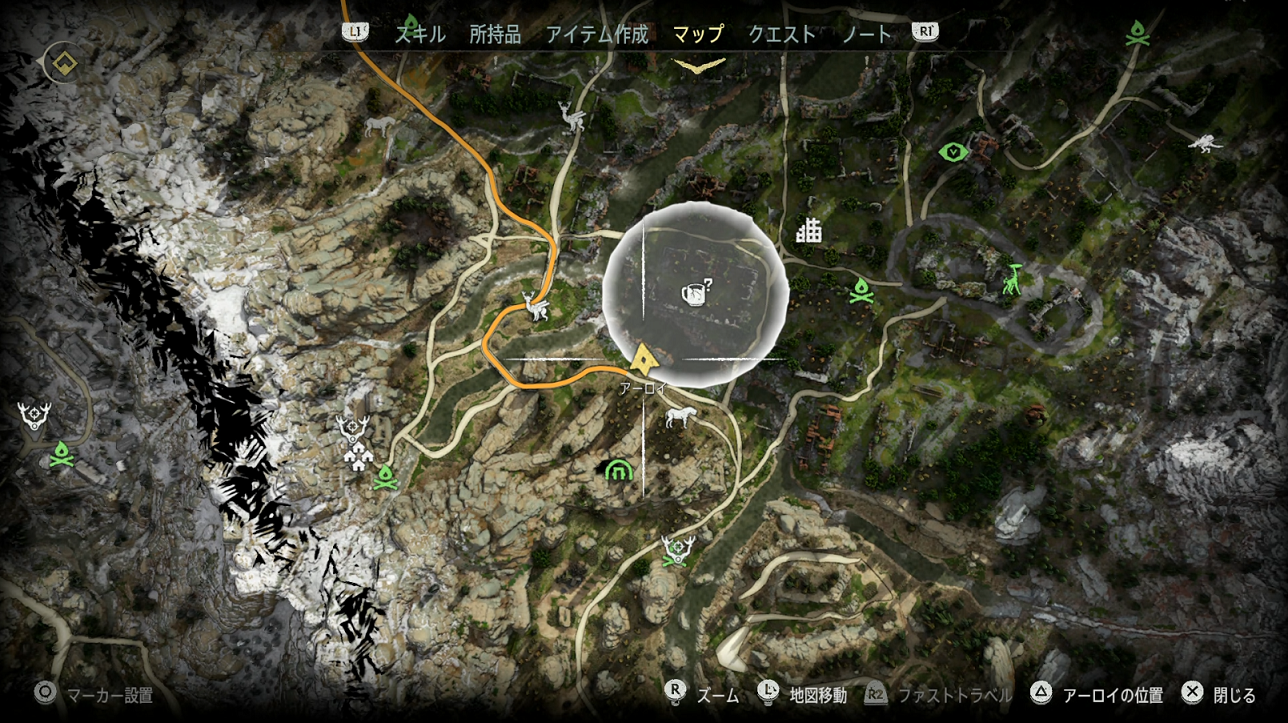Select the green long-necked machine marker
1288x723 pixels.
[1015, 279]
